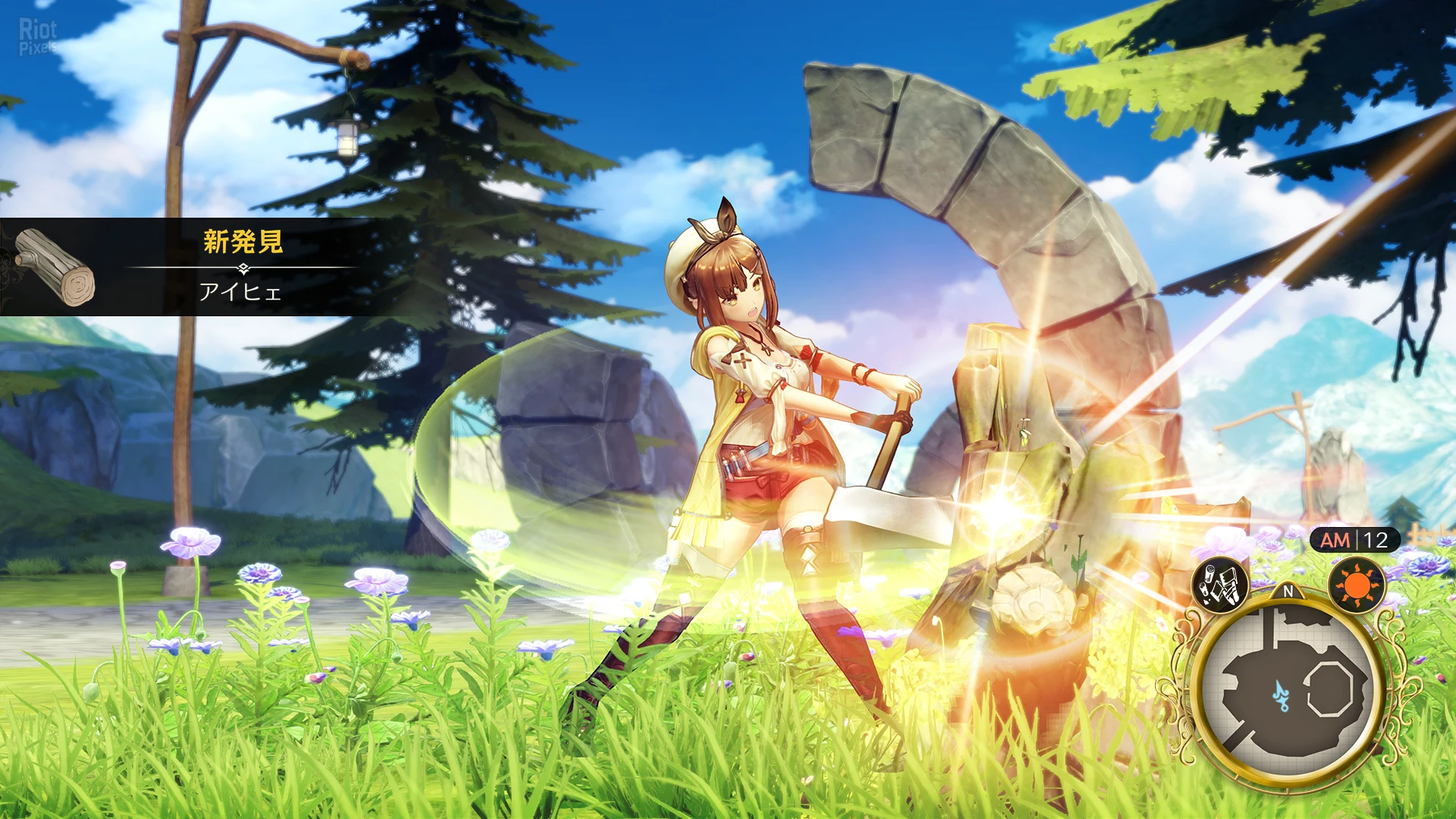Click the decorative diamond divider in the notification
This screenshot has height=819, width=1456.
(243, 268)
